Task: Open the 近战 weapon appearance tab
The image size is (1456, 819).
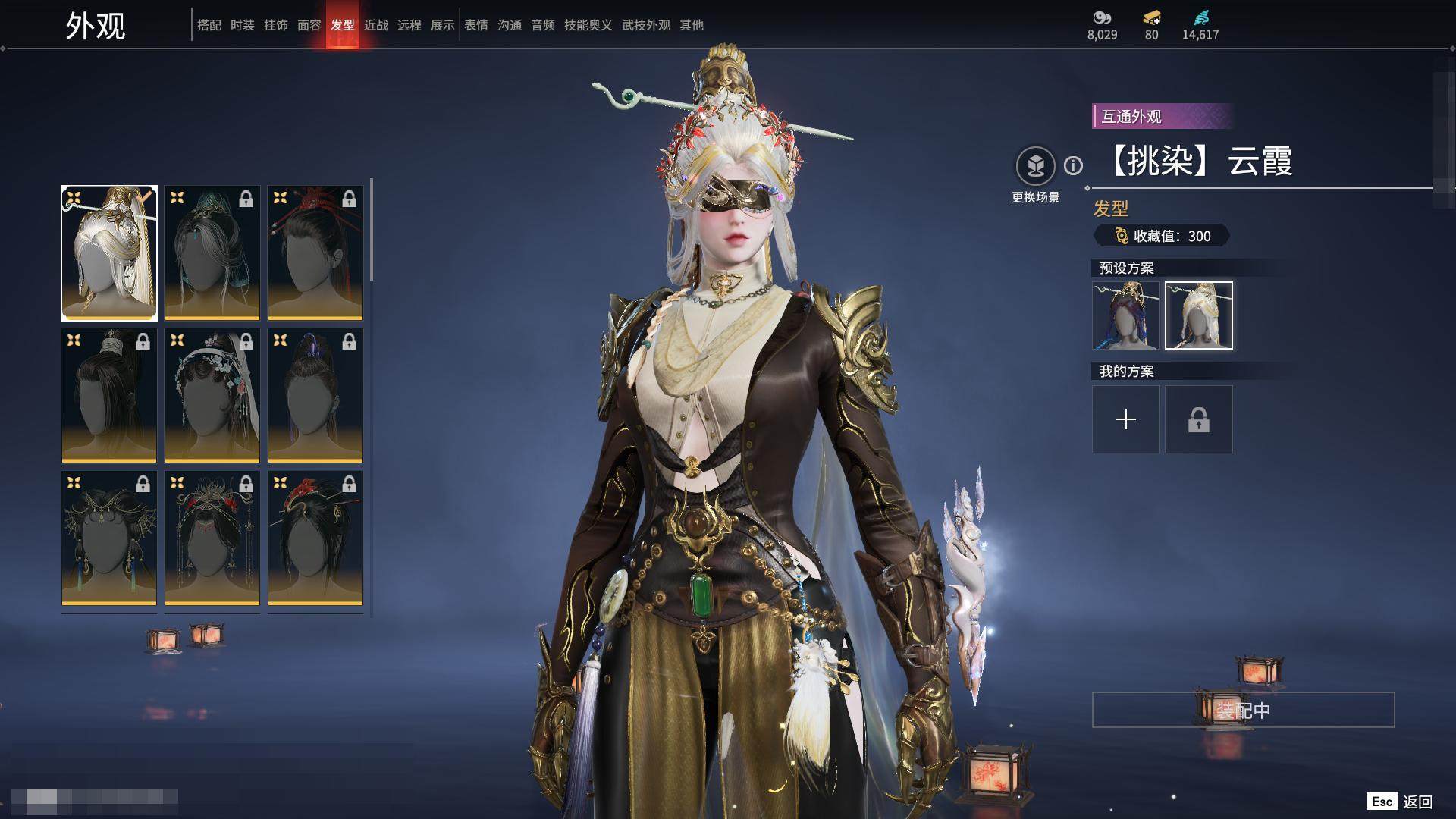Action: [x=375, y=25]
